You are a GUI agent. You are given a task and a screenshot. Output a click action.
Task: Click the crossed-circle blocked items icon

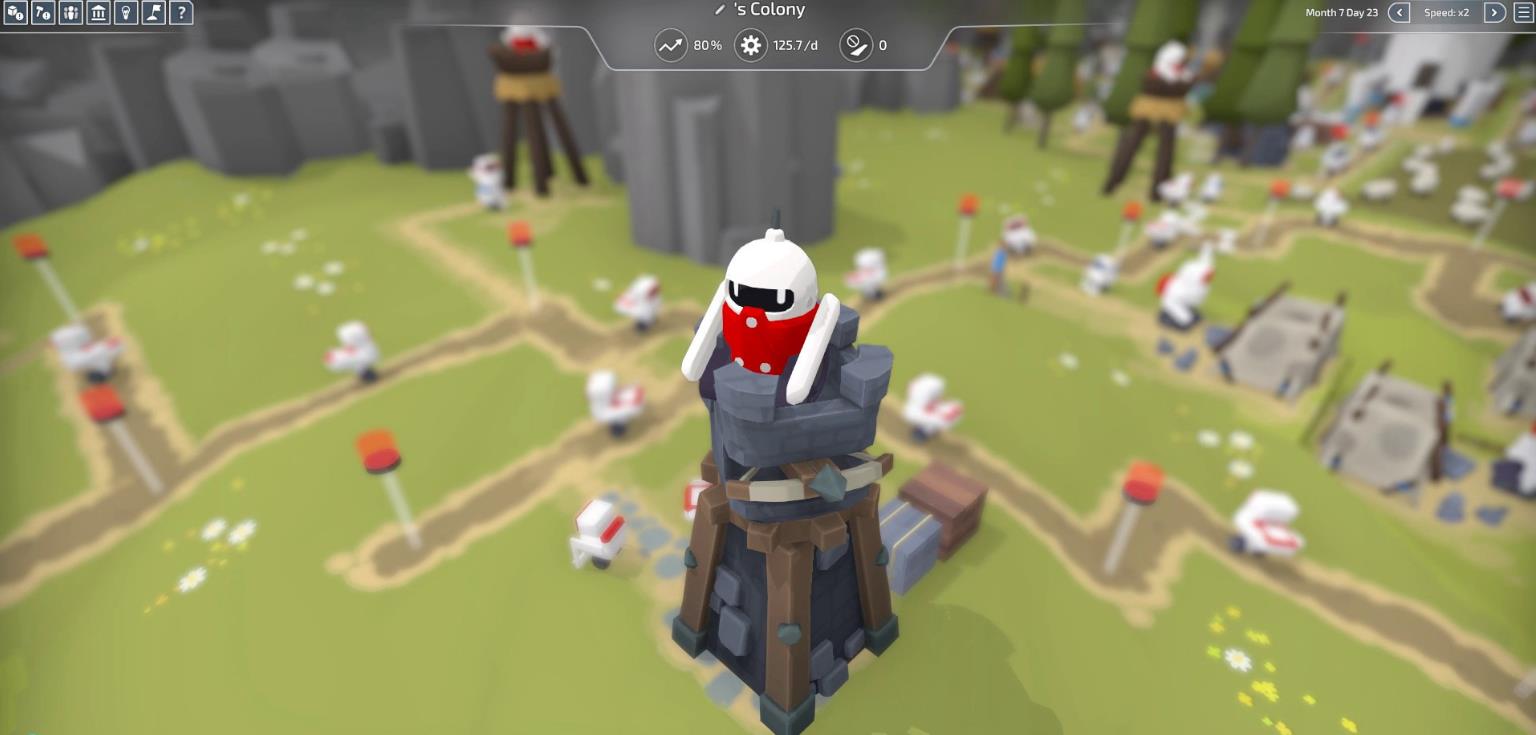click(x=856, y=45)
